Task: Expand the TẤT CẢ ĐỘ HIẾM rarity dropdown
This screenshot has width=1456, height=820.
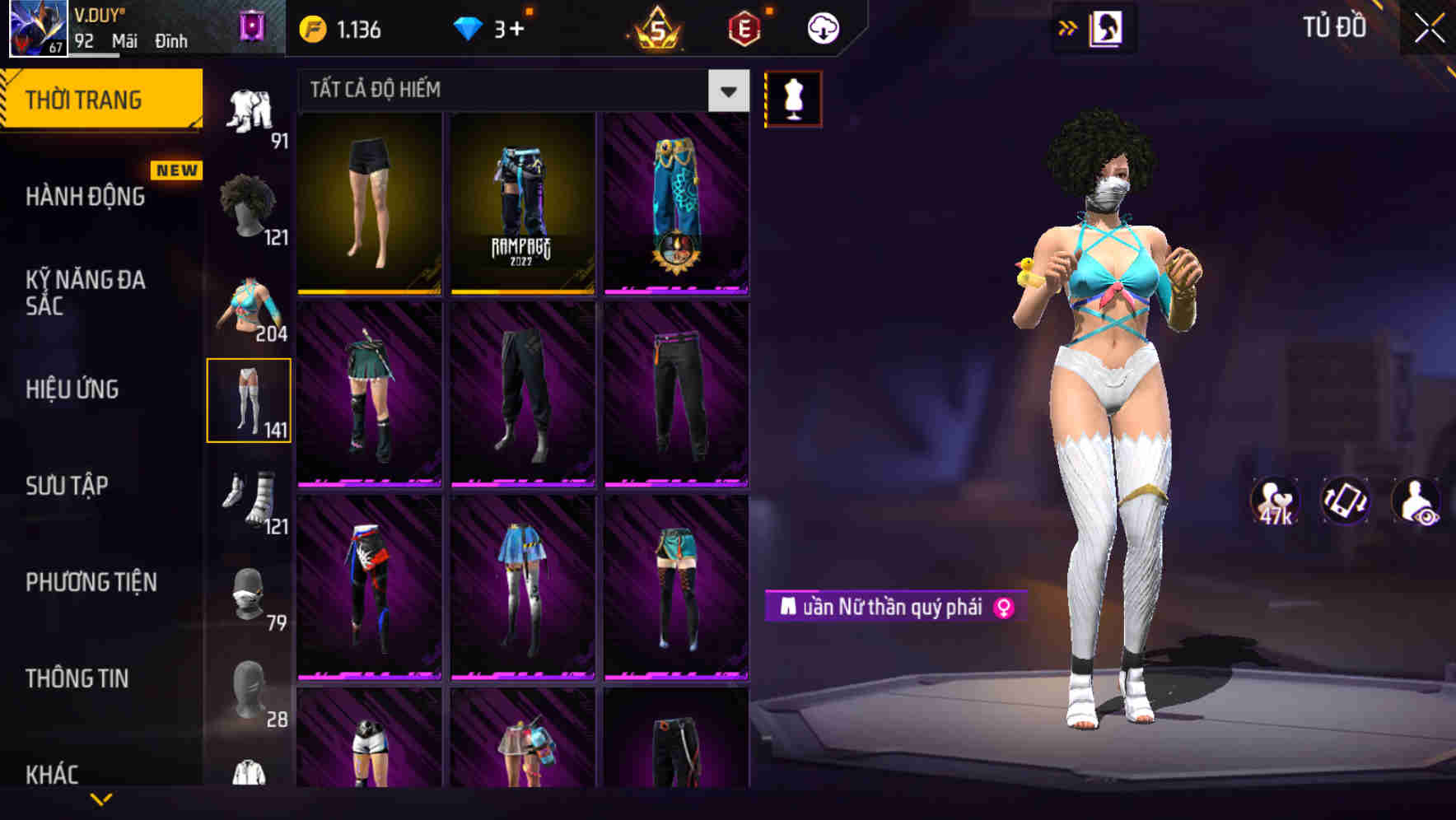Action: point(726,91)
